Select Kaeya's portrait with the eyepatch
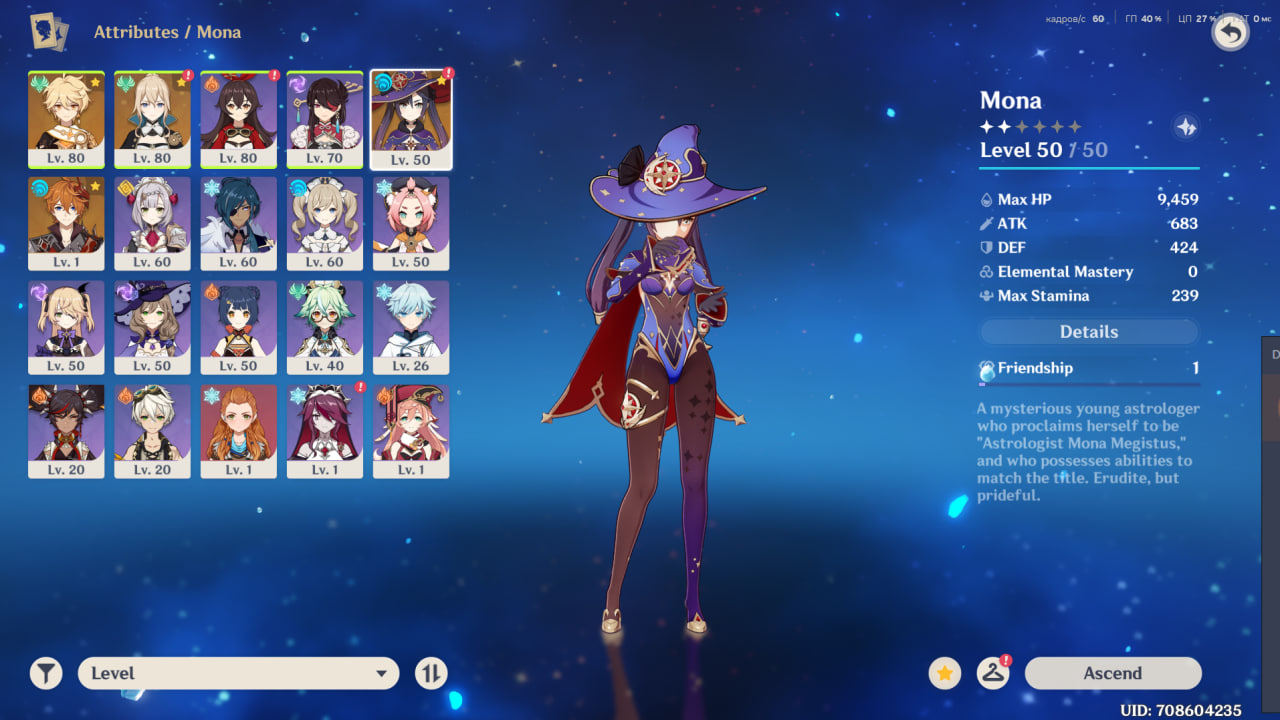Screen dimensions: 1280x720 pyautogui.click(x=238, y=222)
